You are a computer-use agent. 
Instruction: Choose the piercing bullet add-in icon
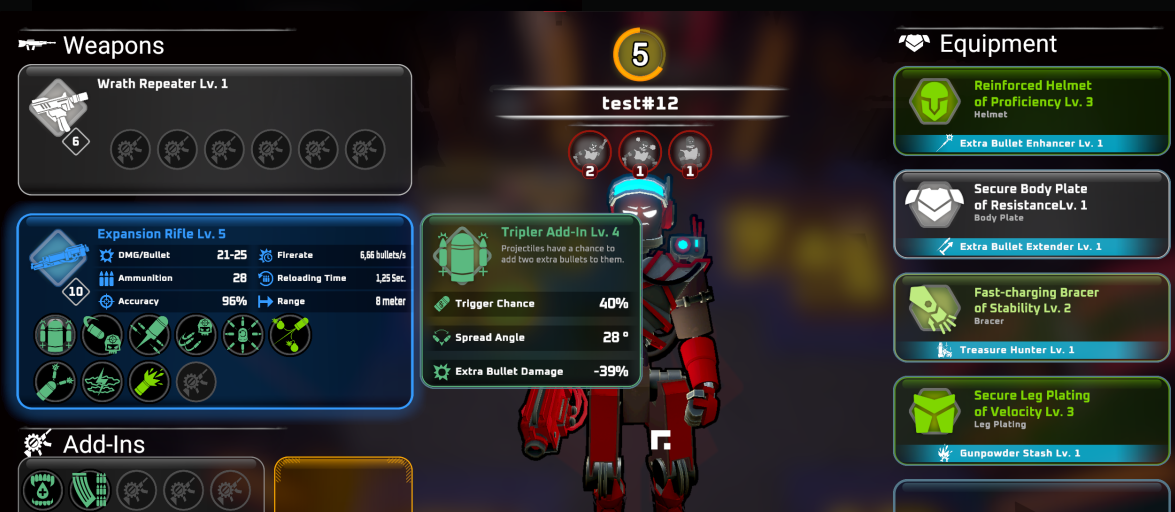149,335
